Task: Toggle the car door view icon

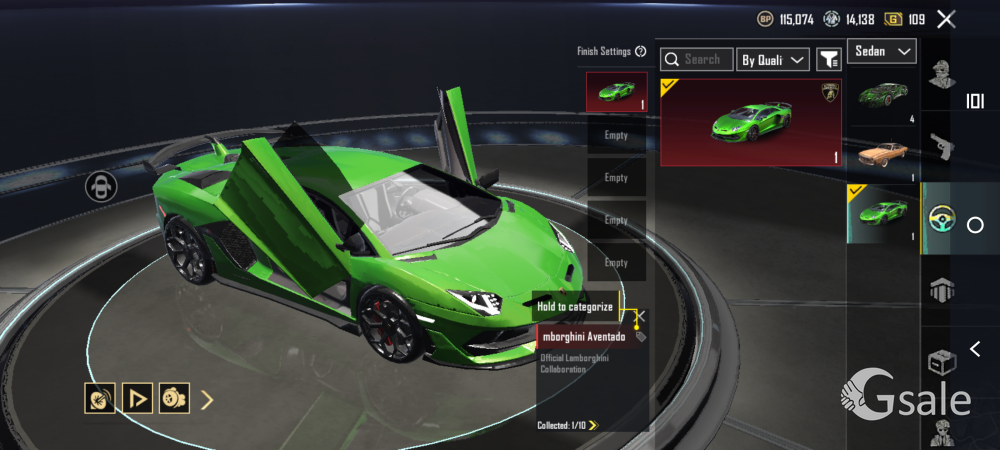Action: click(x=101, y=187)
